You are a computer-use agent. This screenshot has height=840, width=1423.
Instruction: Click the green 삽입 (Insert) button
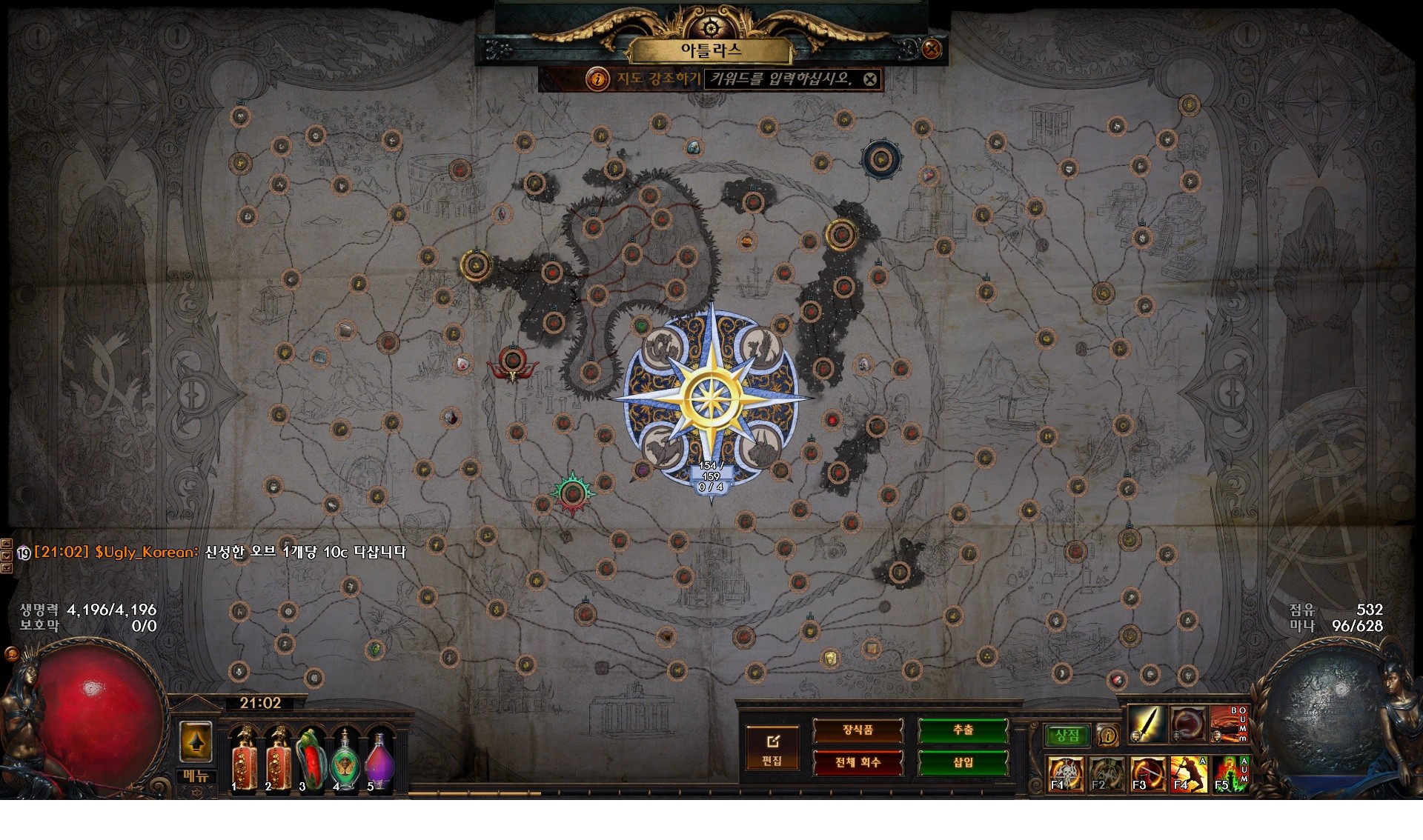[x=963, y=762]
